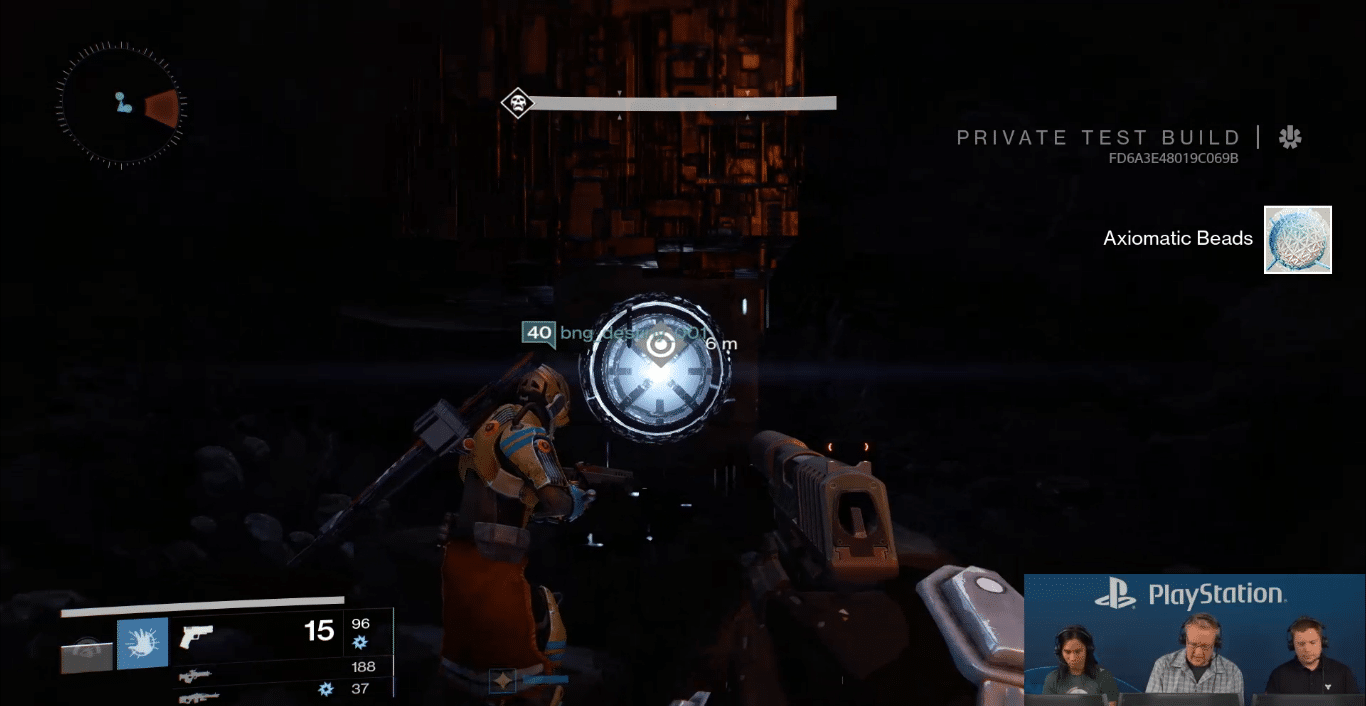Open the PlayStation webcam overlay

[1193, 640]
